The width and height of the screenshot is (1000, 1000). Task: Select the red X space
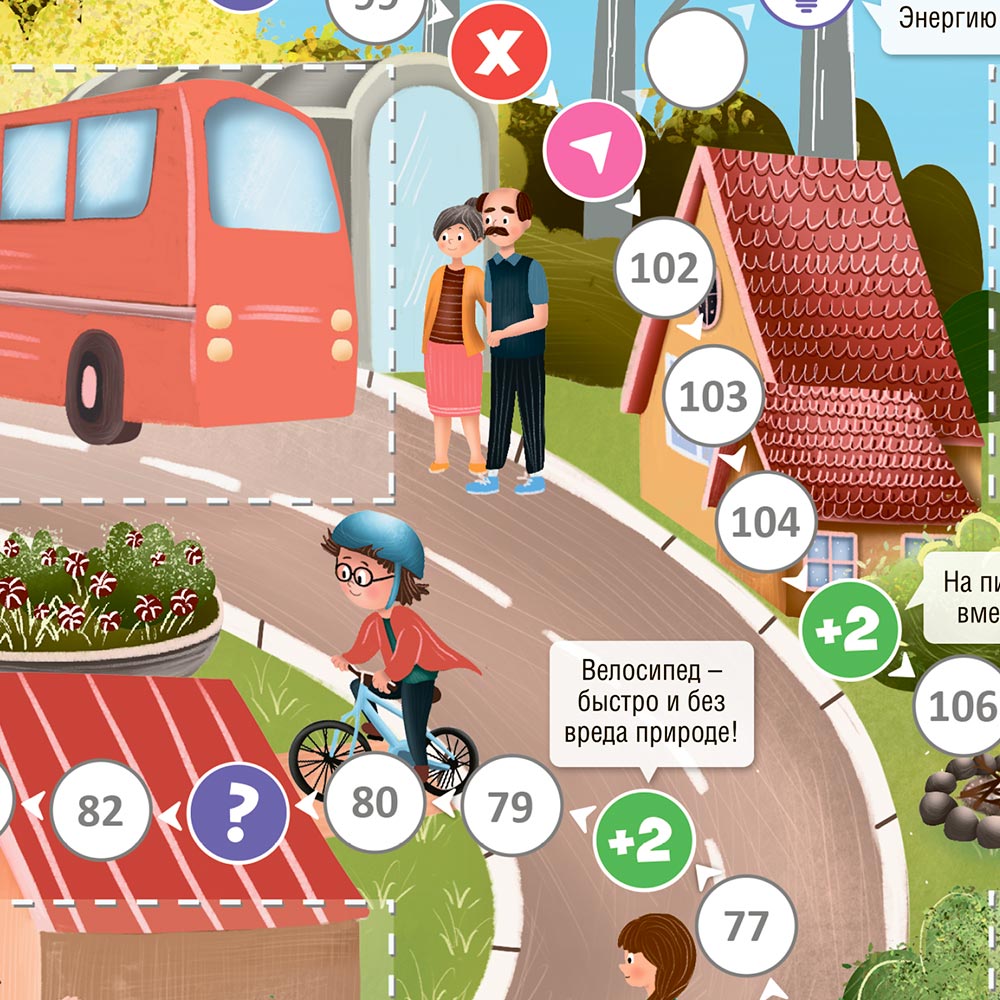[x=499, y=52]
